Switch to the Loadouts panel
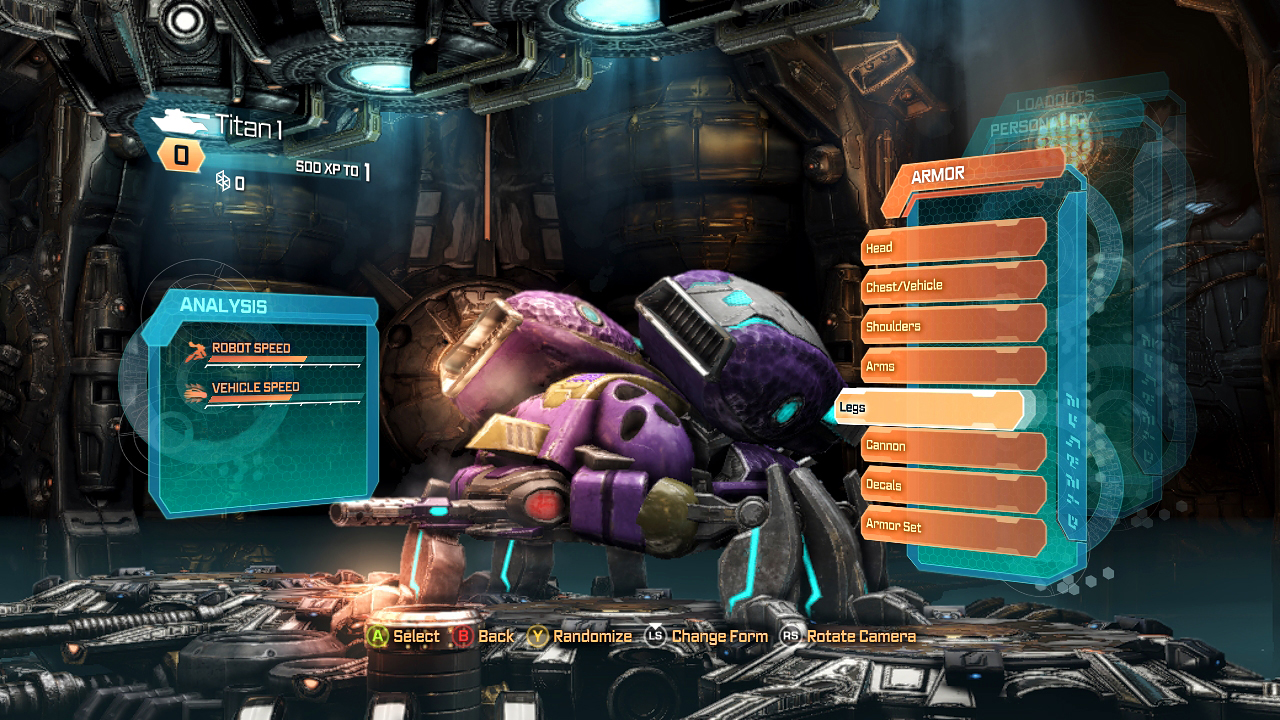1280x720 pixels. coord(1054,102)
